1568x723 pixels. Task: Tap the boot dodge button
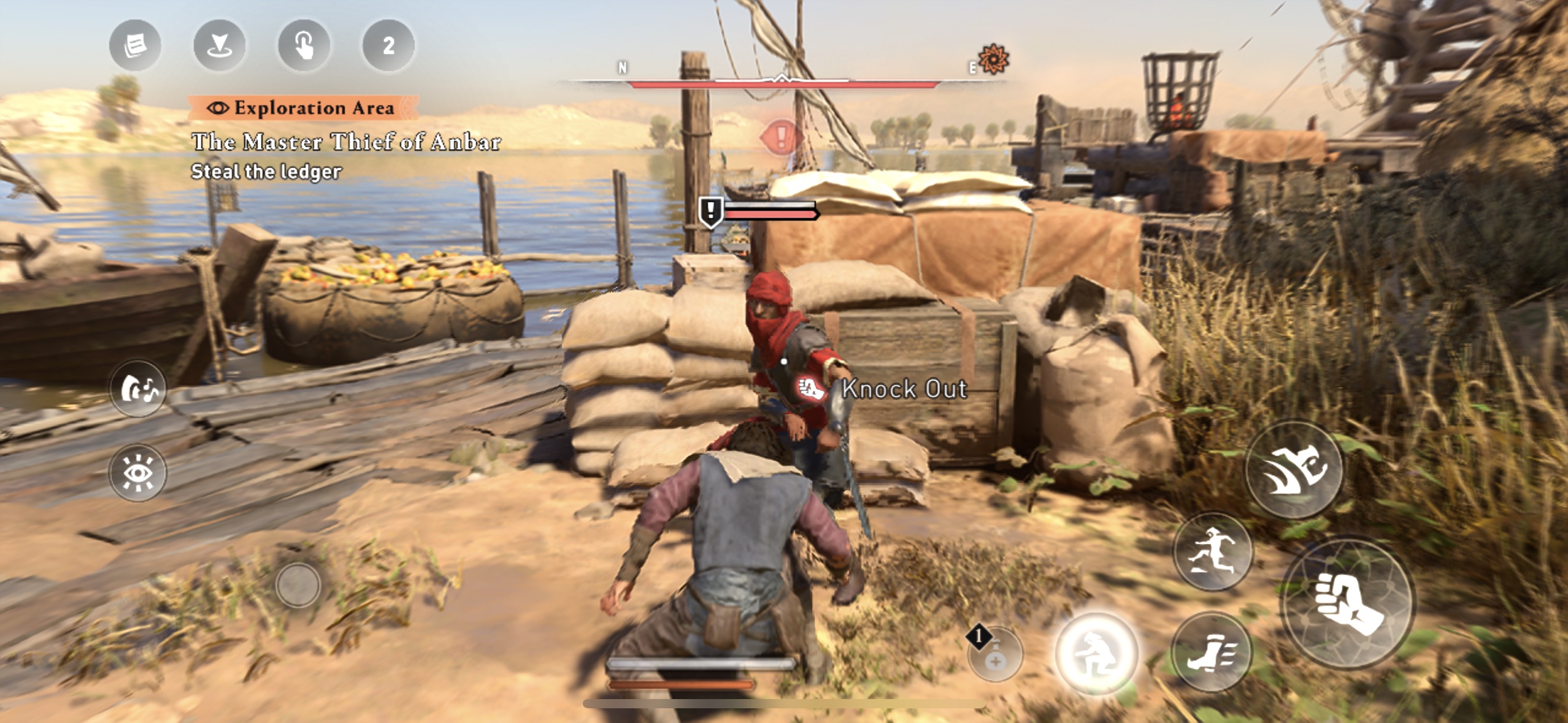[1211, 652]
